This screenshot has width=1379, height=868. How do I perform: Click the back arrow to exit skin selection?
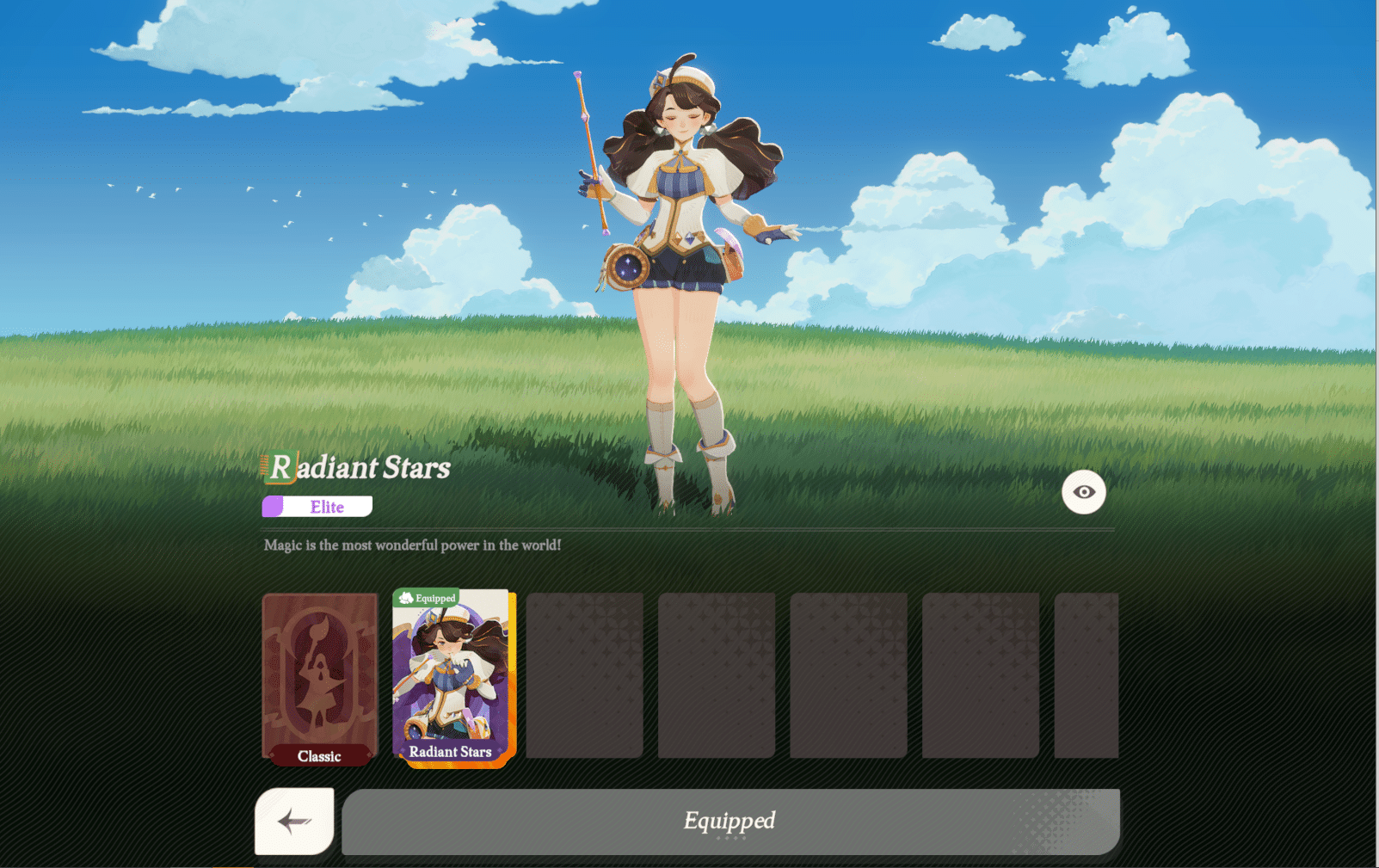pyautogui.click(x=293, y=822)
